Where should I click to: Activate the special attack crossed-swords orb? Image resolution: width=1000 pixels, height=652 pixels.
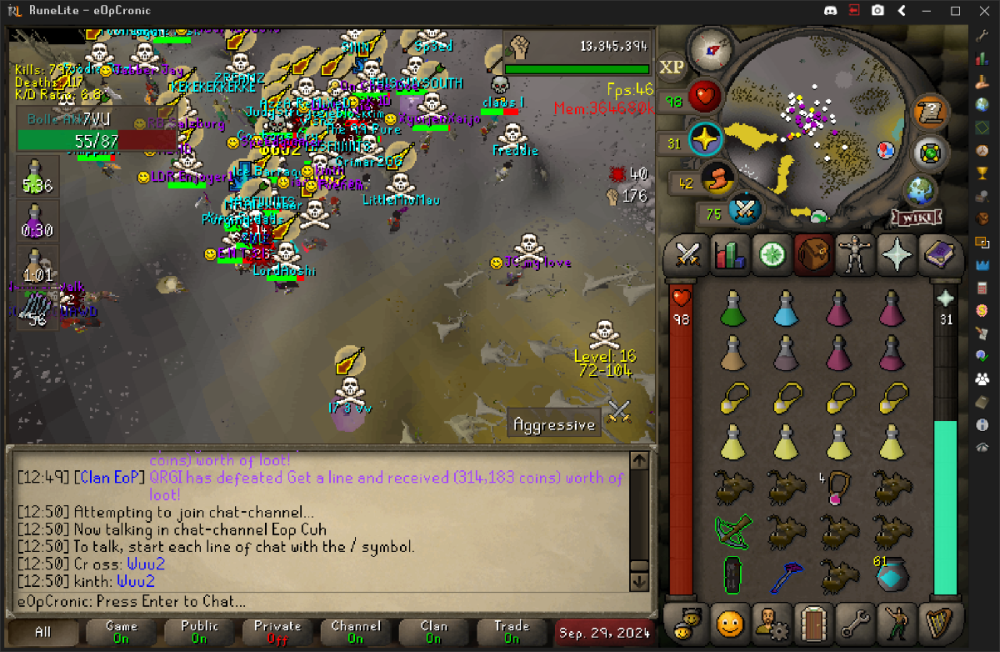point(744,210)
